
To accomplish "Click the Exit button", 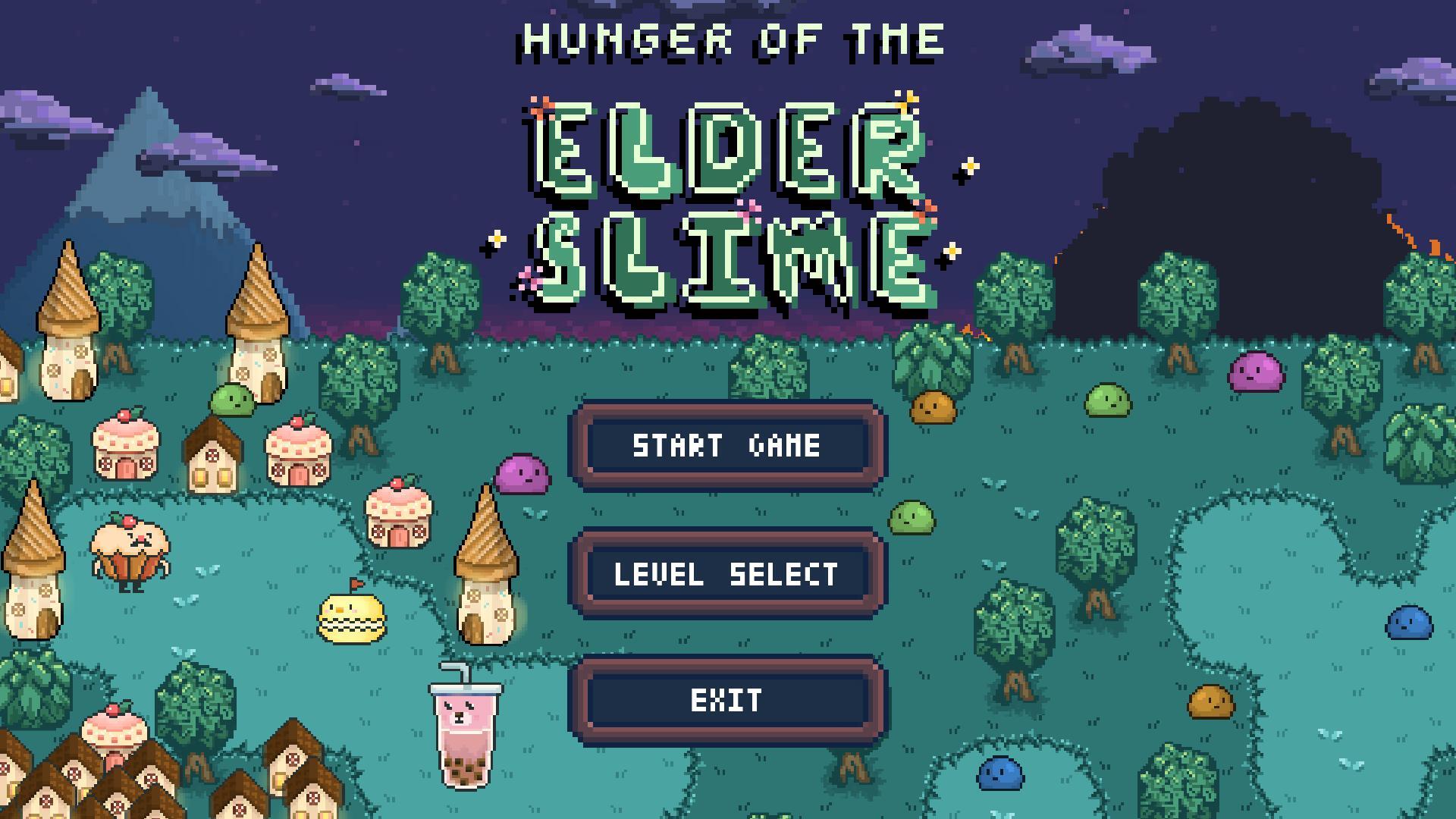I will 726,699.
